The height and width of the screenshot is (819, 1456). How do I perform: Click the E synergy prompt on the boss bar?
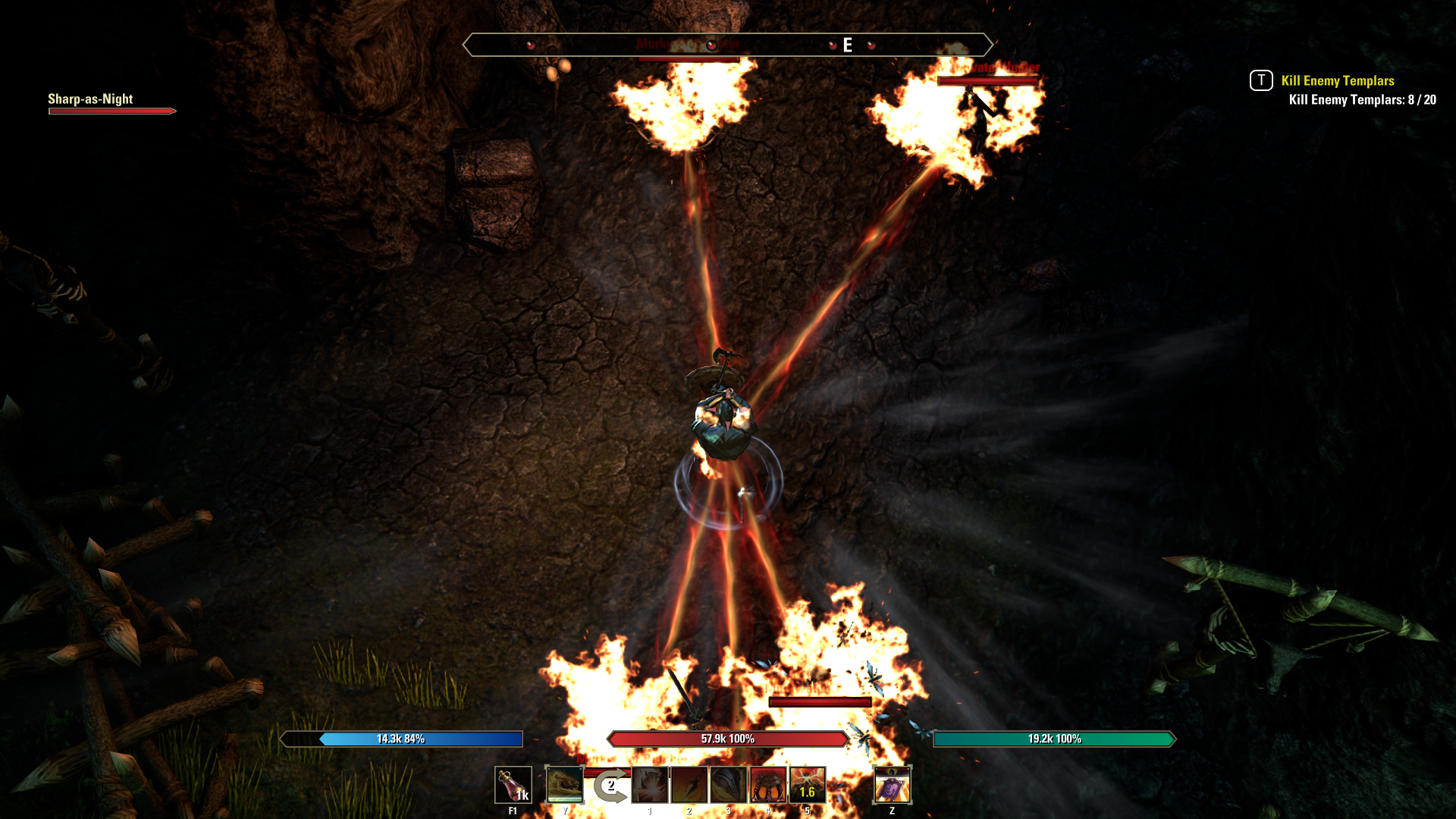click(847, 44)
